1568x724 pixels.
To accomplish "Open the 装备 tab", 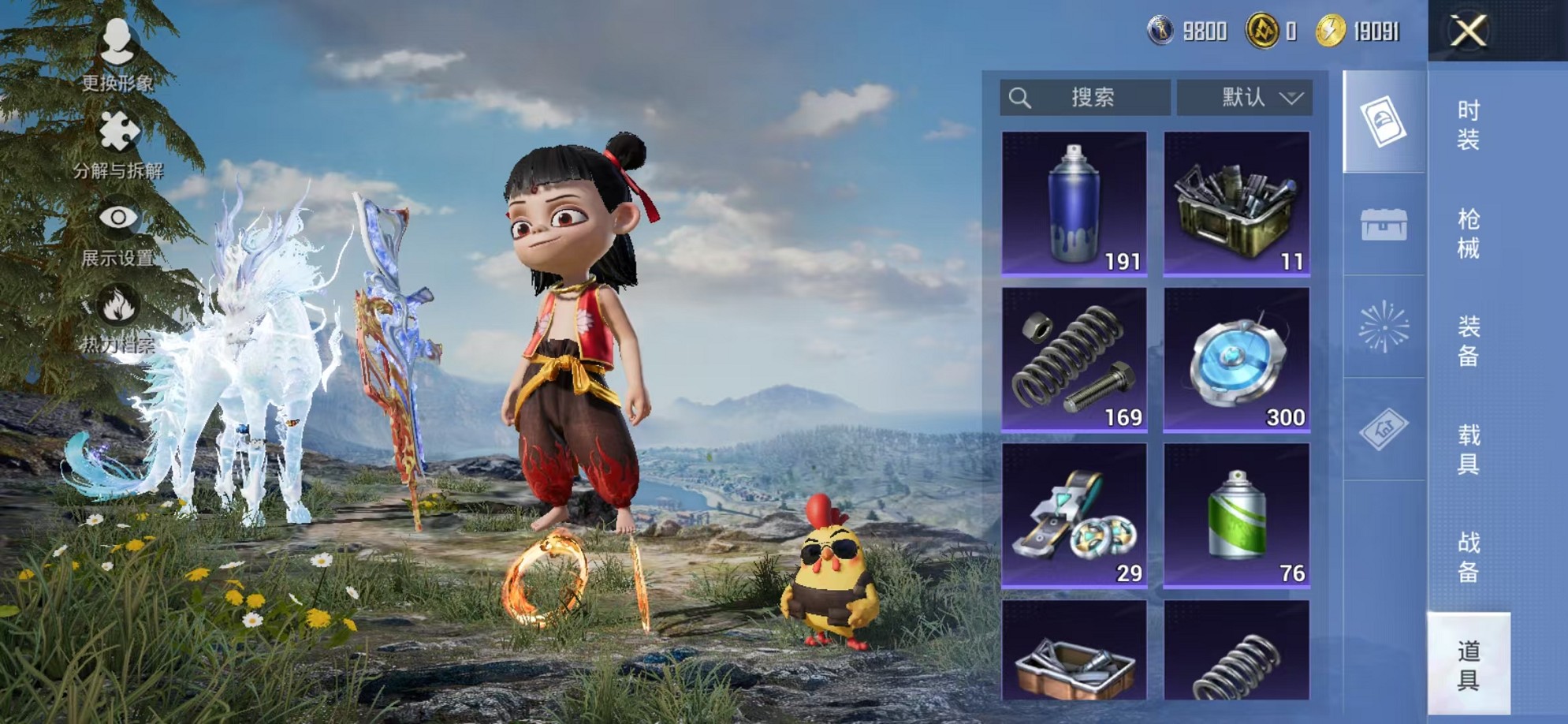I will click(1468, 341).
